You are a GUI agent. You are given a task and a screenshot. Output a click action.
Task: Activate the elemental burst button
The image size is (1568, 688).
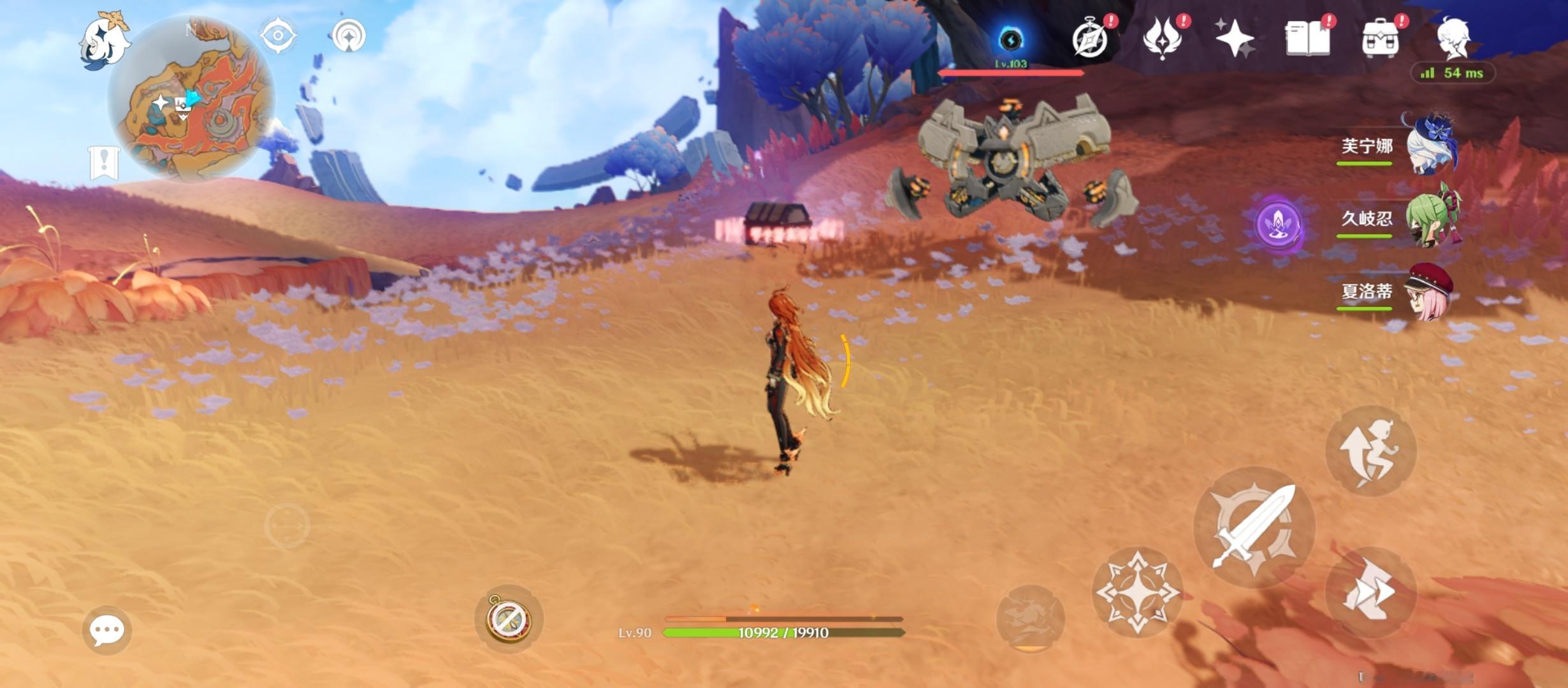tap(1030, 618)
